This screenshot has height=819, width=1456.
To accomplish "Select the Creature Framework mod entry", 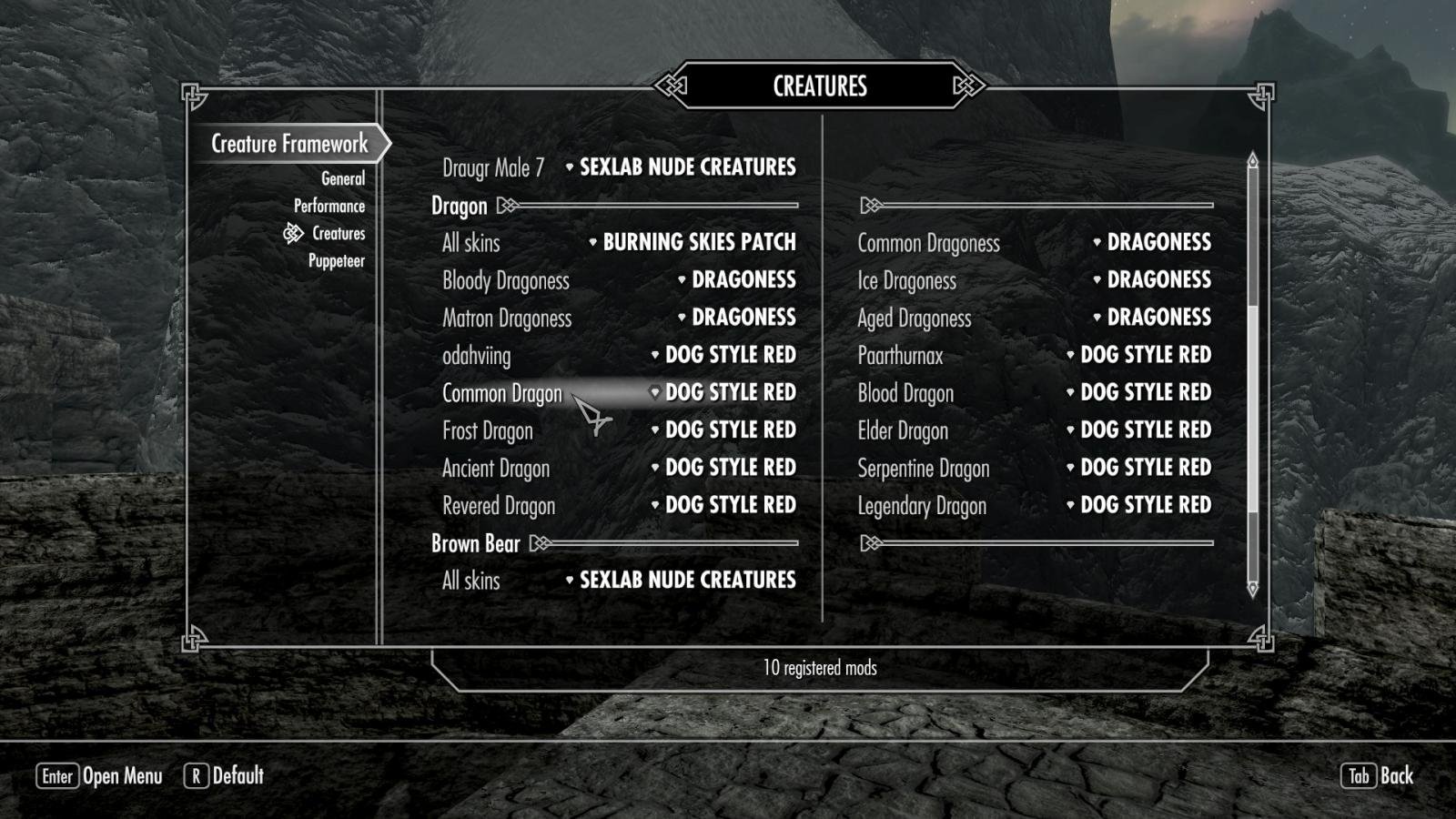I will coord(289,144).
